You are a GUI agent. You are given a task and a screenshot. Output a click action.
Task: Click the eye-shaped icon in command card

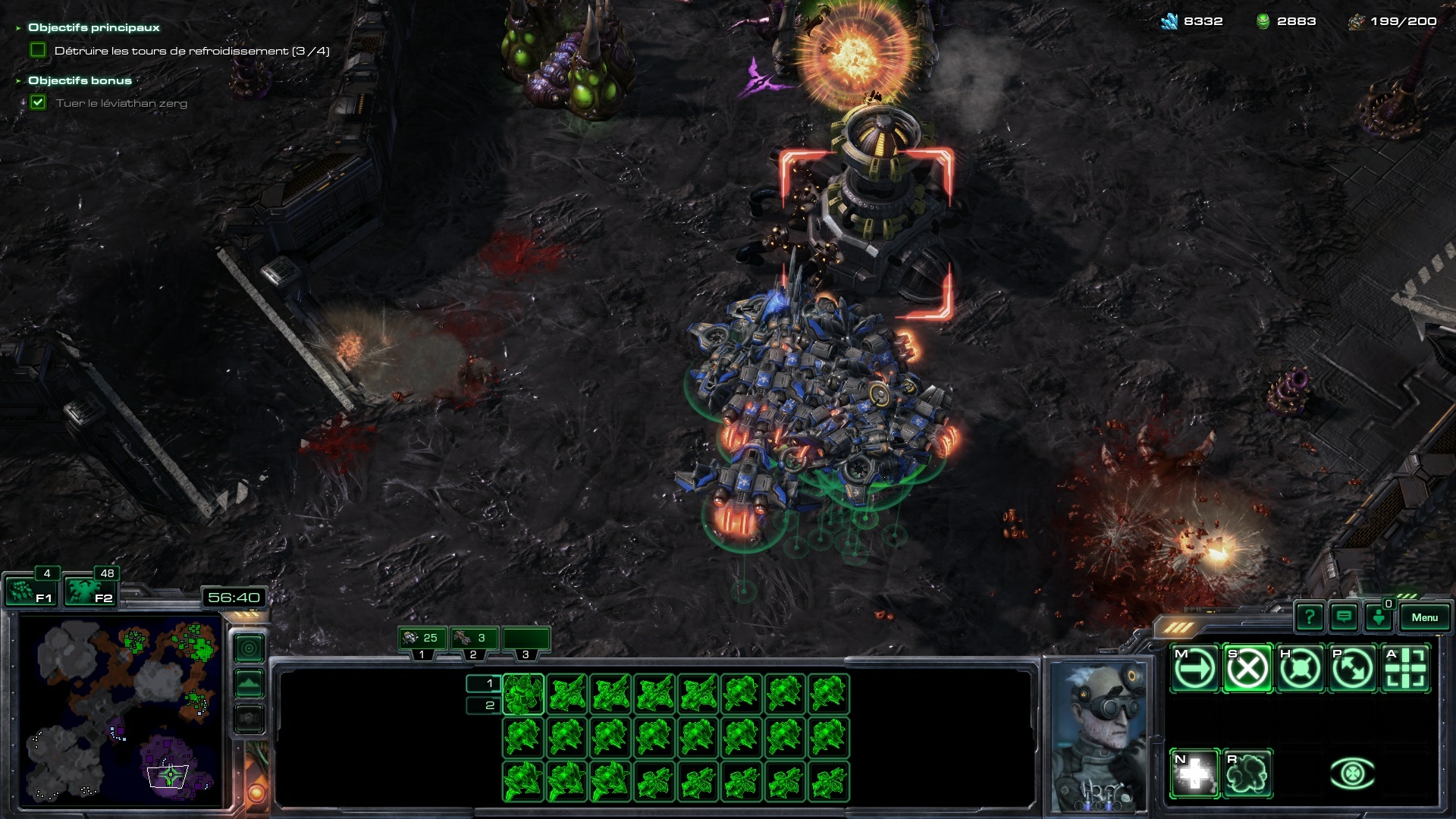[x=1352, y=773]
